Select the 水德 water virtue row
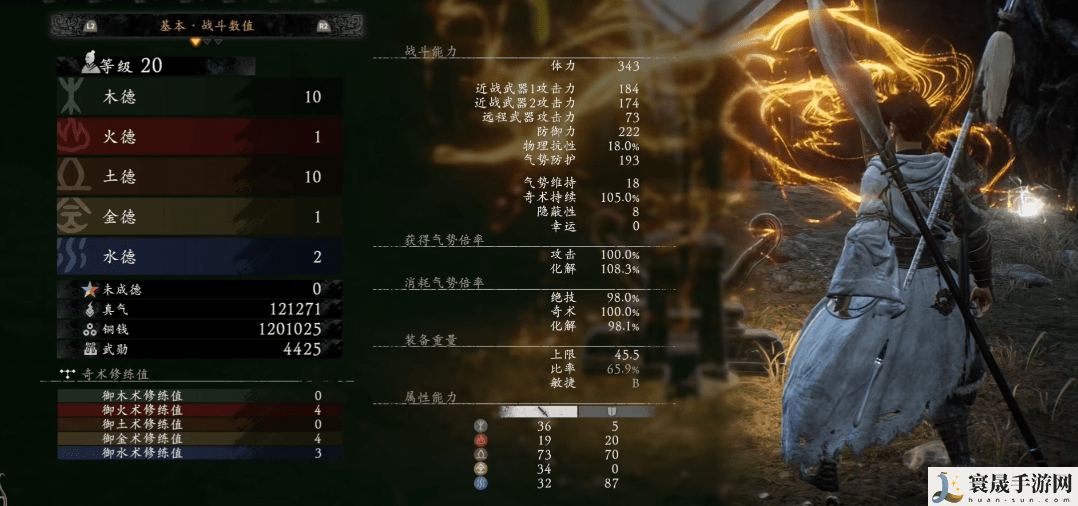Image resolution: width=1078 pixels, height=506 pixels. coord(200,257)
